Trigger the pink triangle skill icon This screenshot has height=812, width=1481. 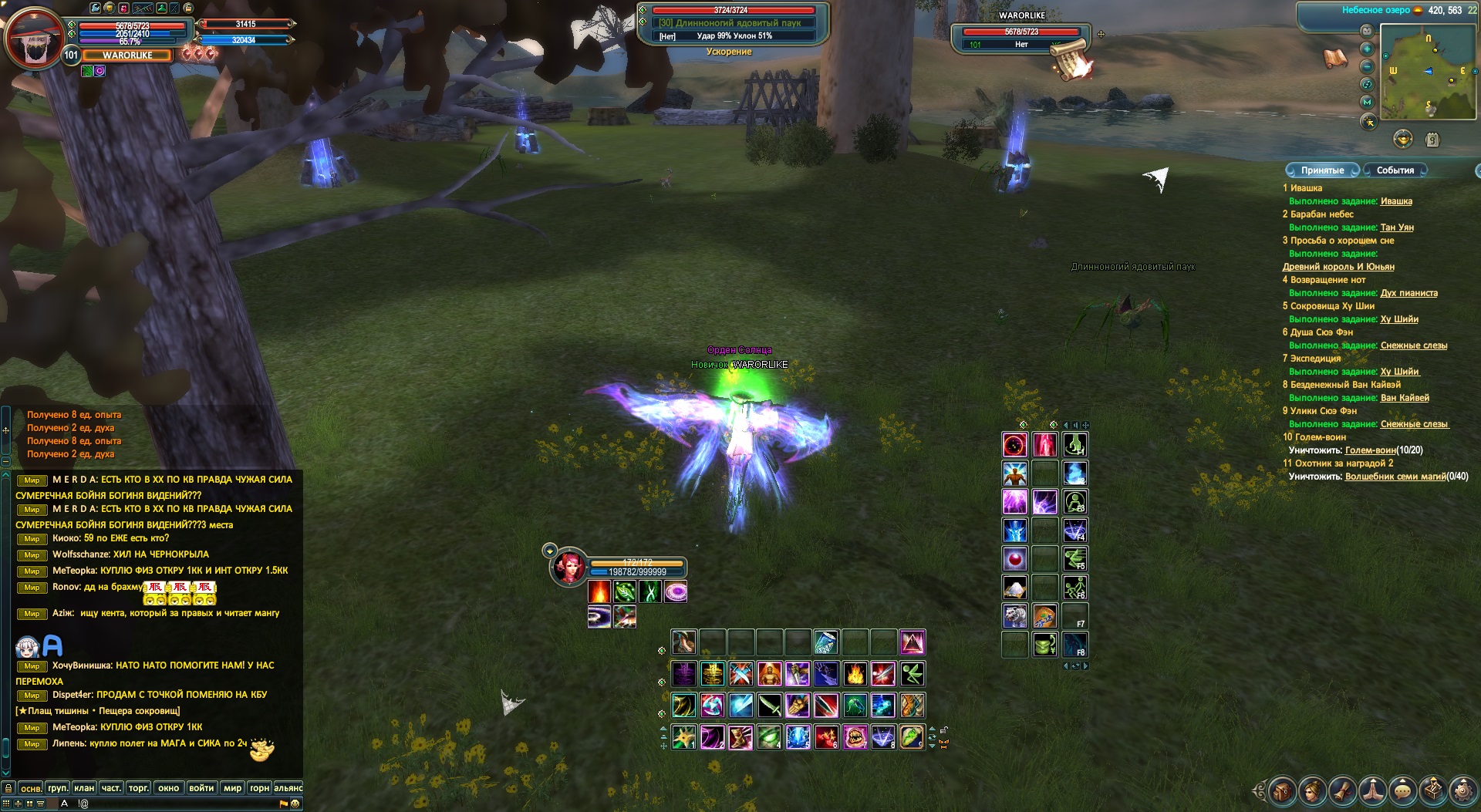point(912,642)
